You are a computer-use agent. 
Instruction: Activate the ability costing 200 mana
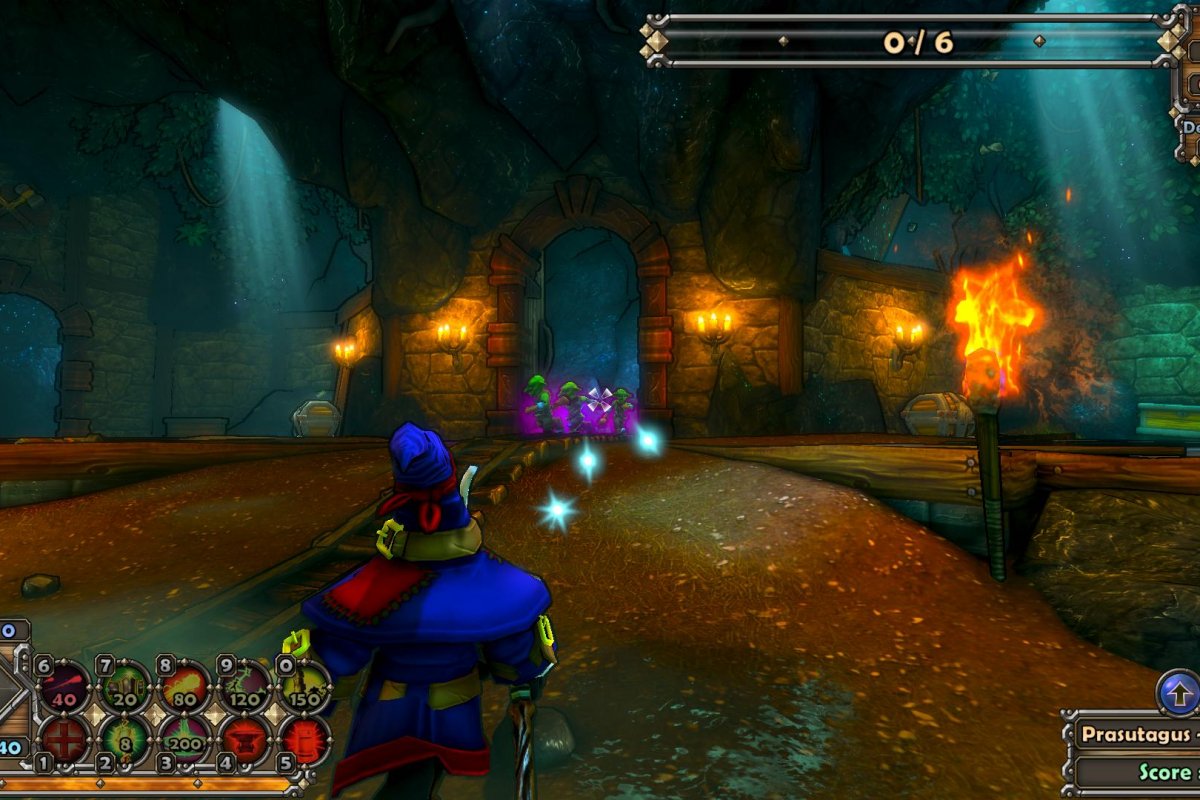click(185, 741)
